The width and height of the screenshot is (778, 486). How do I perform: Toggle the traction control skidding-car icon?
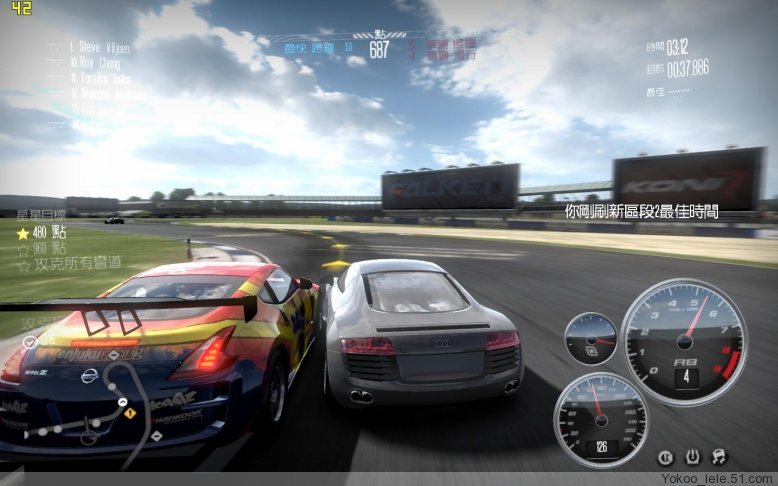tap(717, 457)
